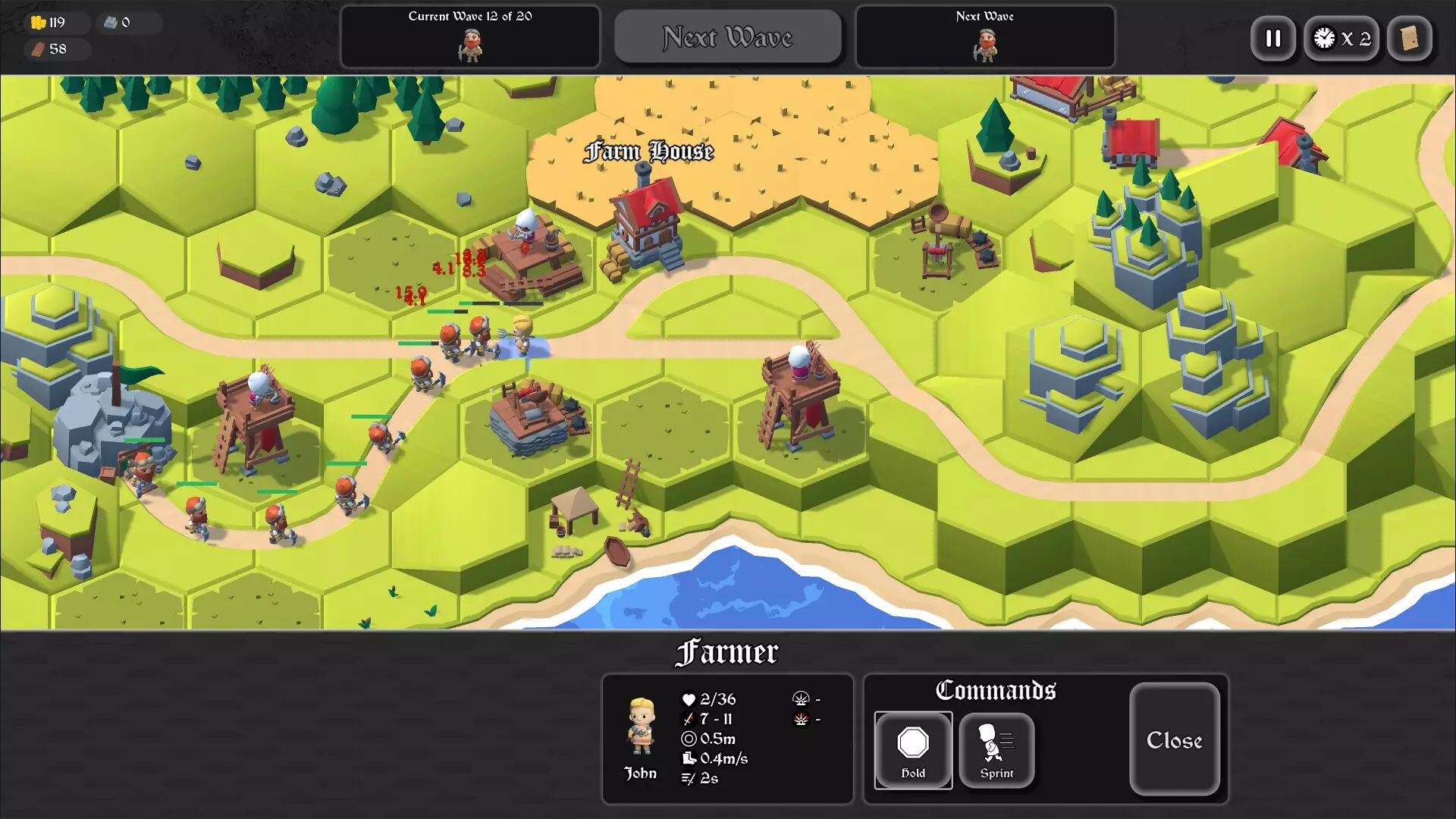Click the heart icon showing John's health
The image size is (1456, 819).
pos(689,699)
